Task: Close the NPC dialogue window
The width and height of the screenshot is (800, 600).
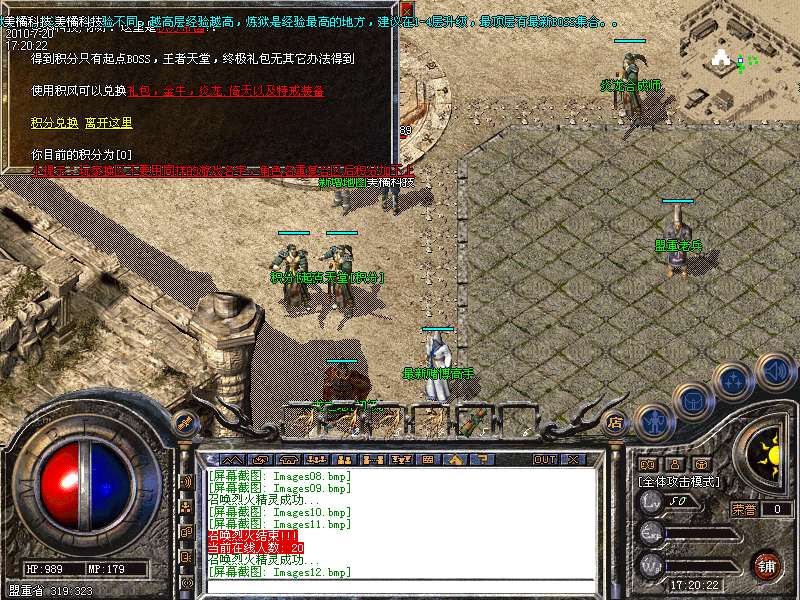Action: click(x=407, y=9)
